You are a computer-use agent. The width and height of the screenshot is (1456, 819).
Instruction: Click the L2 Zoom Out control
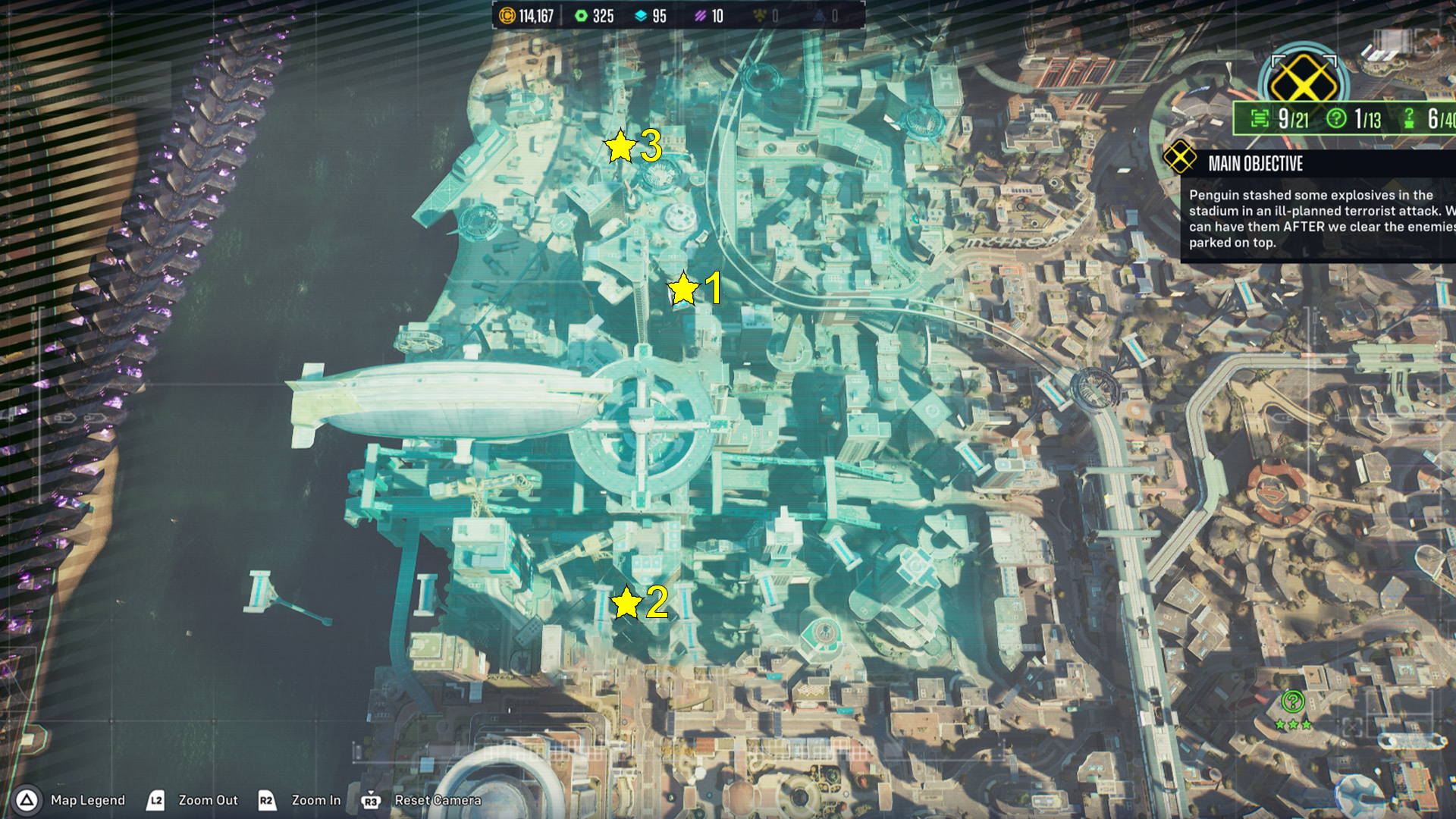(155, 800)
